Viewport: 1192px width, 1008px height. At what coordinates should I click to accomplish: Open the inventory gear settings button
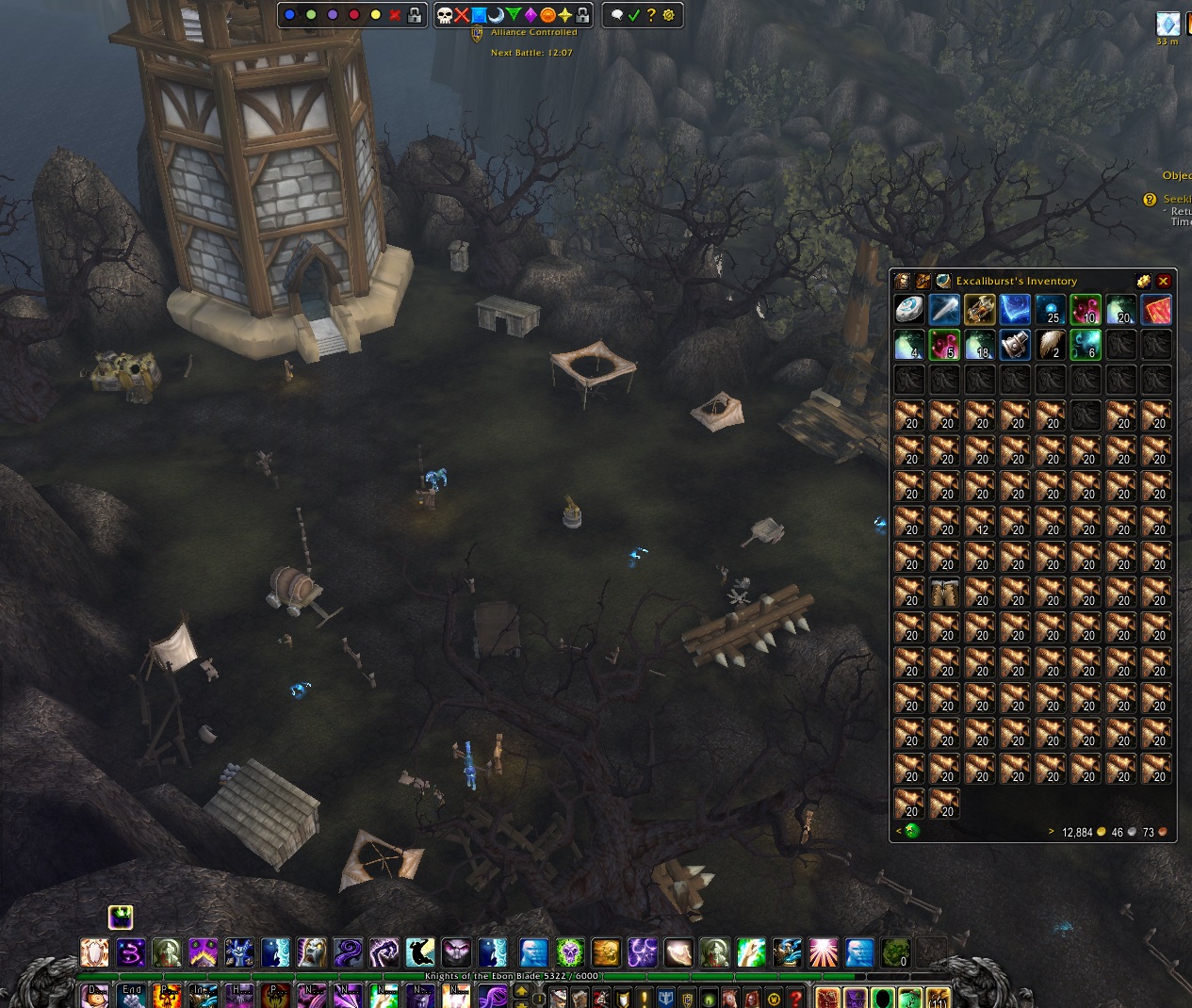click(1143, 281)
